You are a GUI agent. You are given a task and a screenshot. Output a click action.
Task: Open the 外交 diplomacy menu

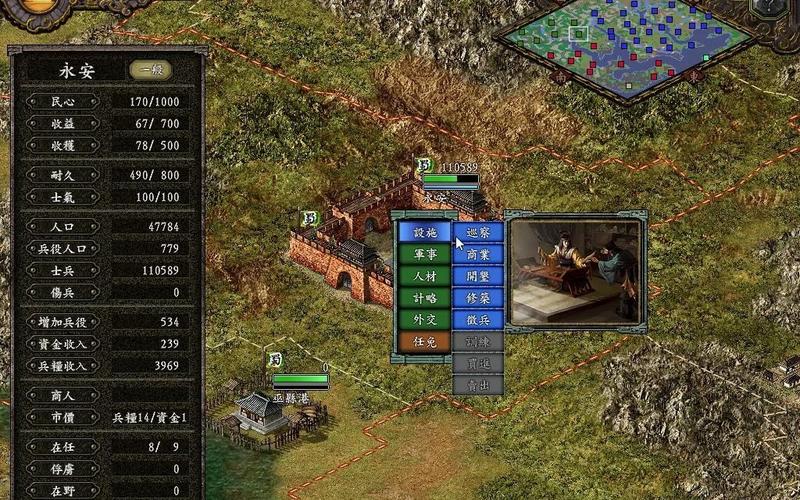click(424, 320)
